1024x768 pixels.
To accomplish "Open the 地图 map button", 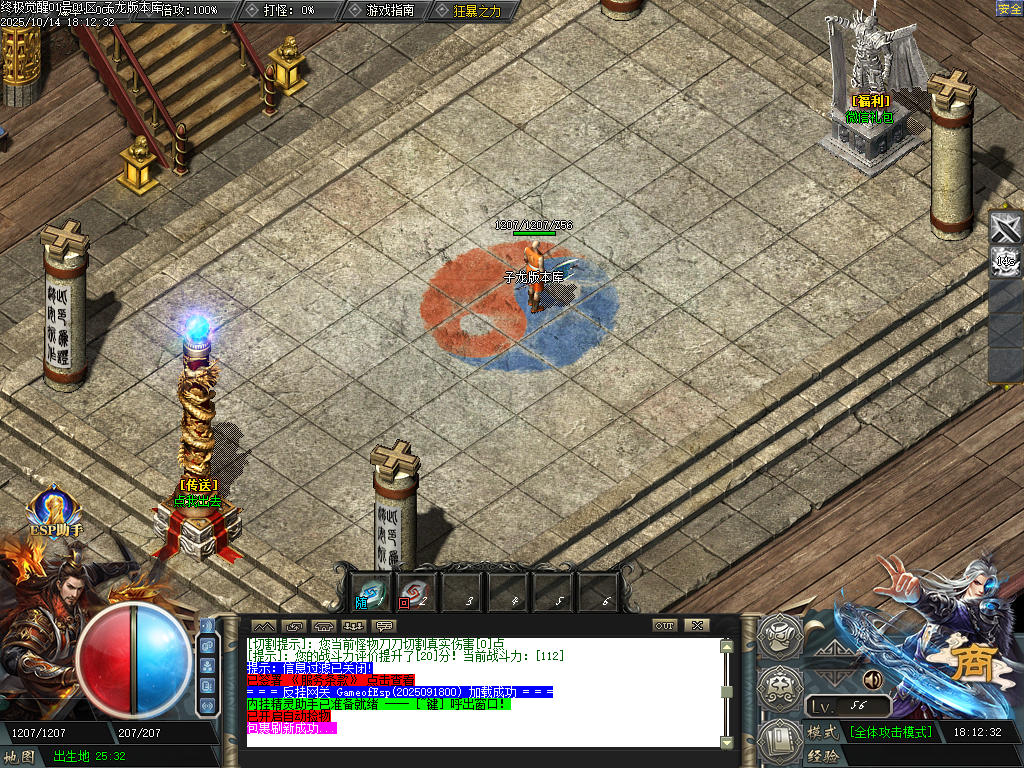I will (x=20, y=756).
